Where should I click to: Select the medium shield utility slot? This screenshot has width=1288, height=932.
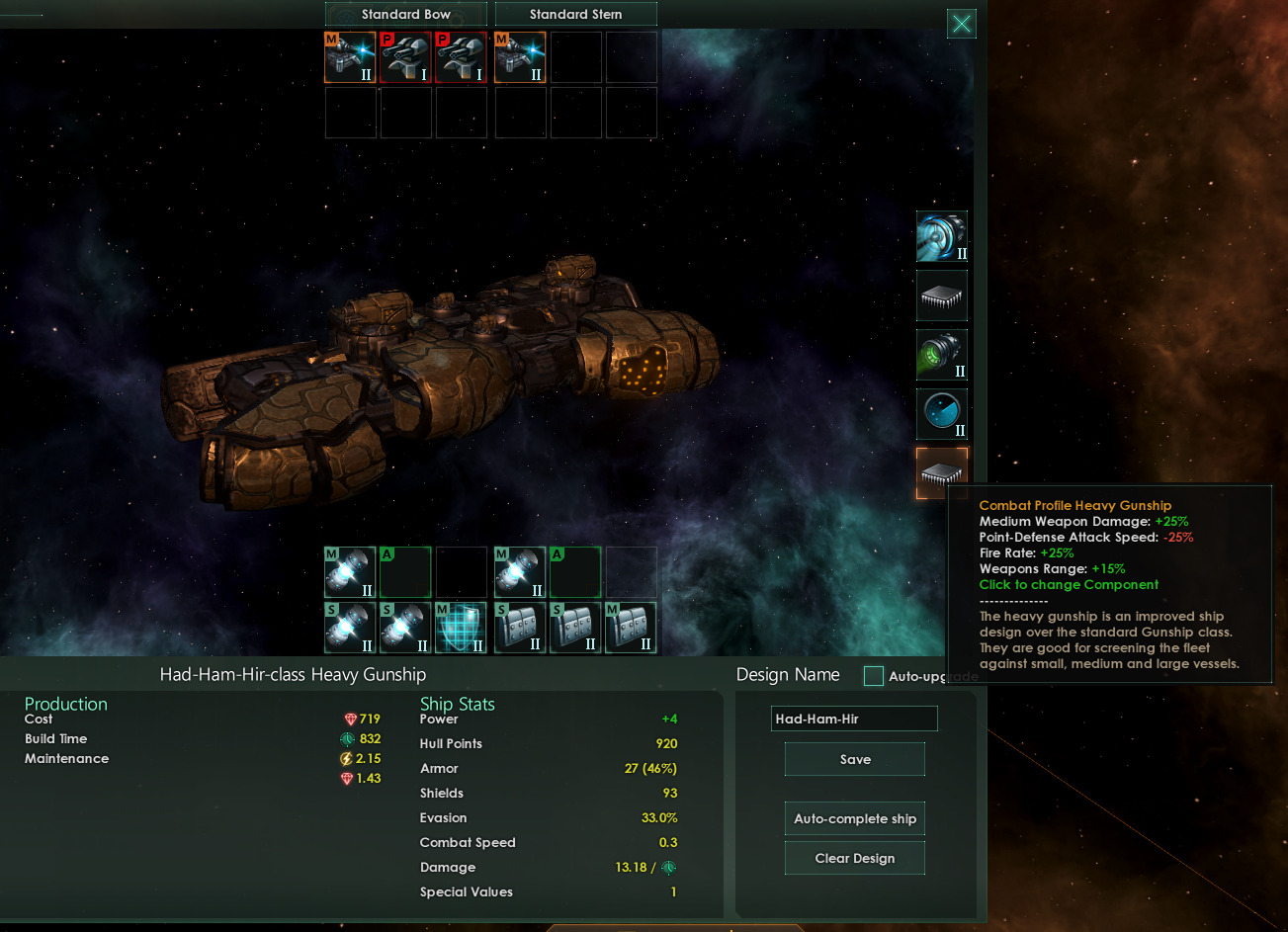click(x=461, y=628)
